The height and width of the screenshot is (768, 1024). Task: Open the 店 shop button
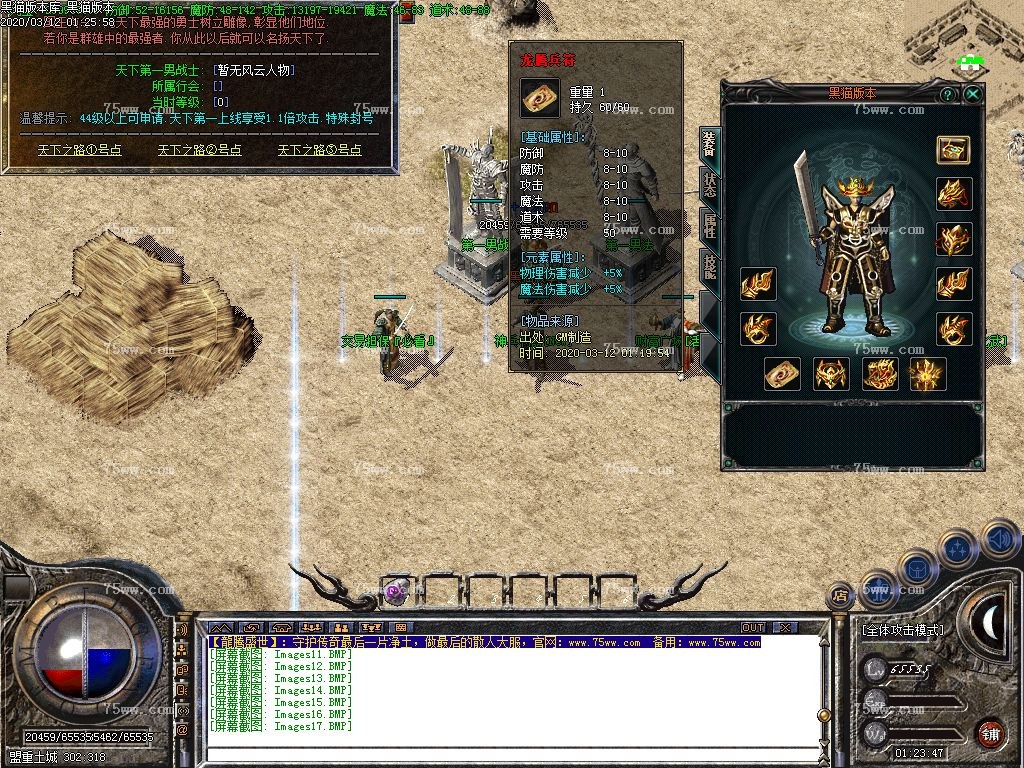pyautogui.click(x=841, y=596)
